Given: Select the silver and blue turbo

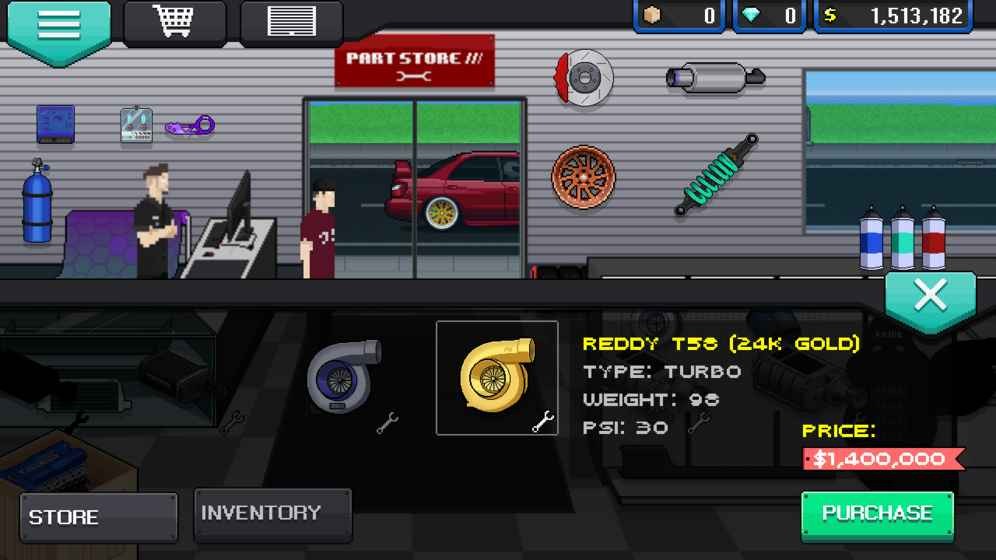Looking at the screenshot, I should point(345,377).
